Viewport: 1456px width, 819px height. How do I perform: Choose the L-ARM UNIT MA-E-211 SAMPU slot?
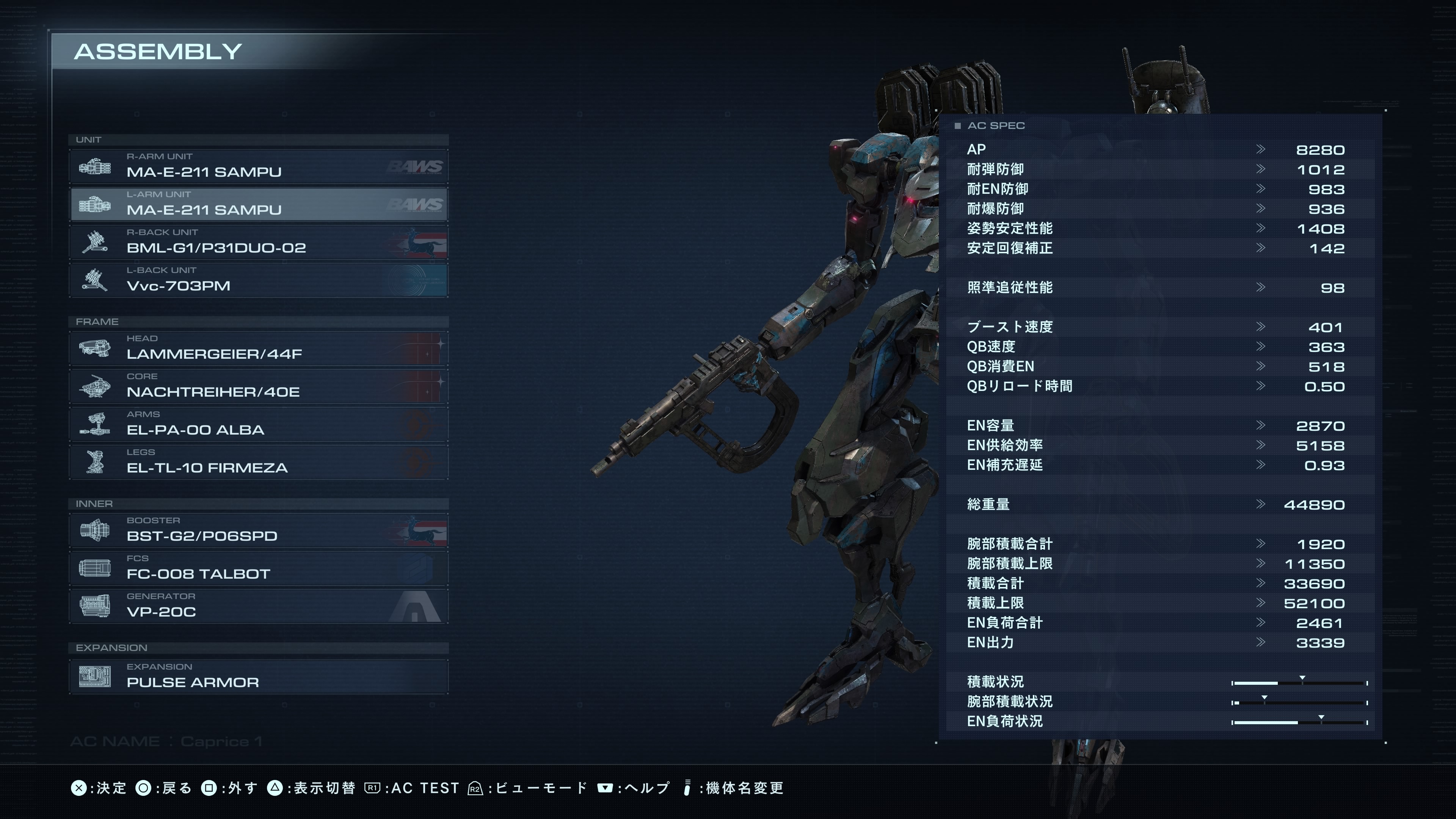(x=258, y=204)
